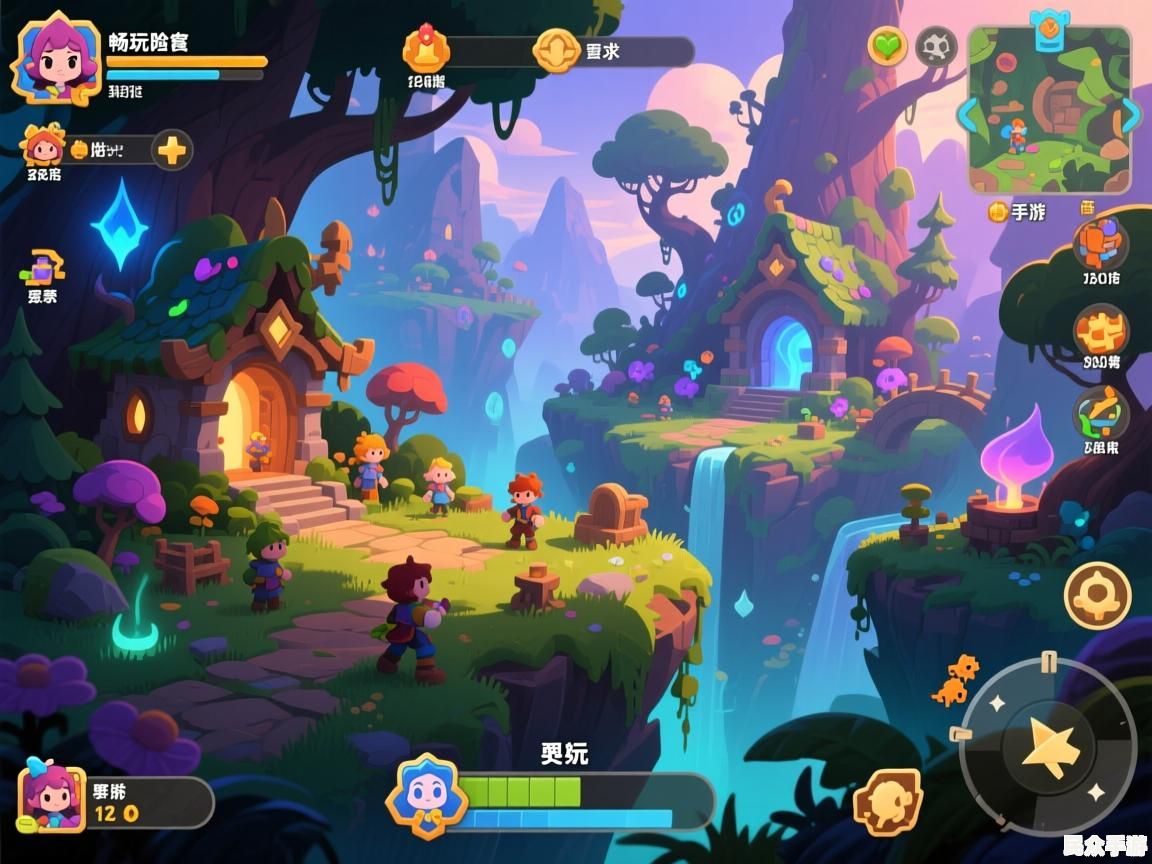1152x864 pixels.
Task: Open the purple potion crafting icon
Action: [x=42, y=268]
